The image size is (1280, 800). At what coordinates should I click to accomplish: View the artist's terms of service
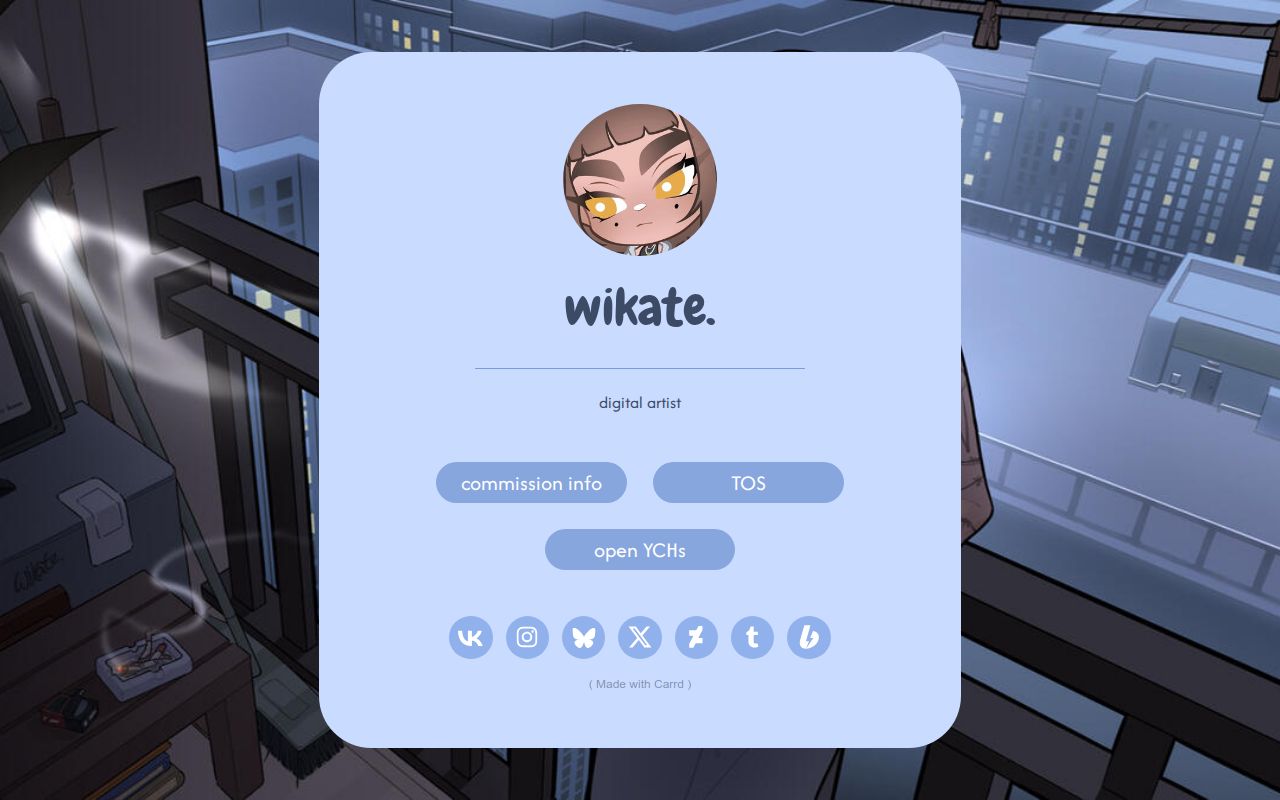(x=748, y=482)
